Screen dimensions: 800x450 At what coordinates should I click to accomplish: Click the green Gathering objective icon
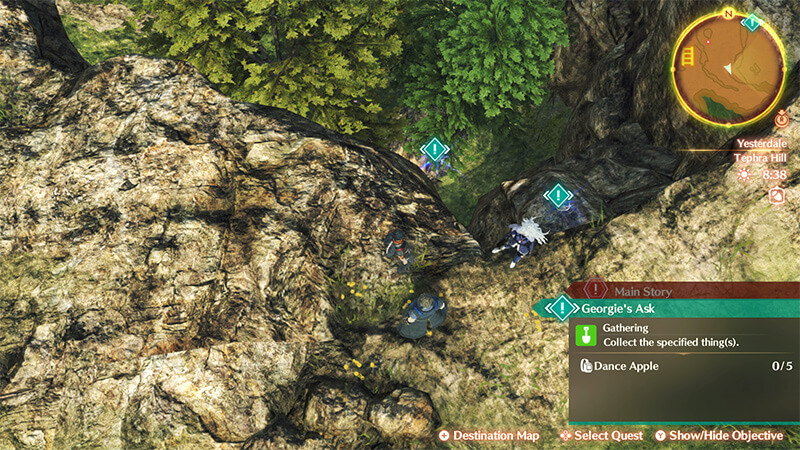pyautogui.click(x=587, y=334)
